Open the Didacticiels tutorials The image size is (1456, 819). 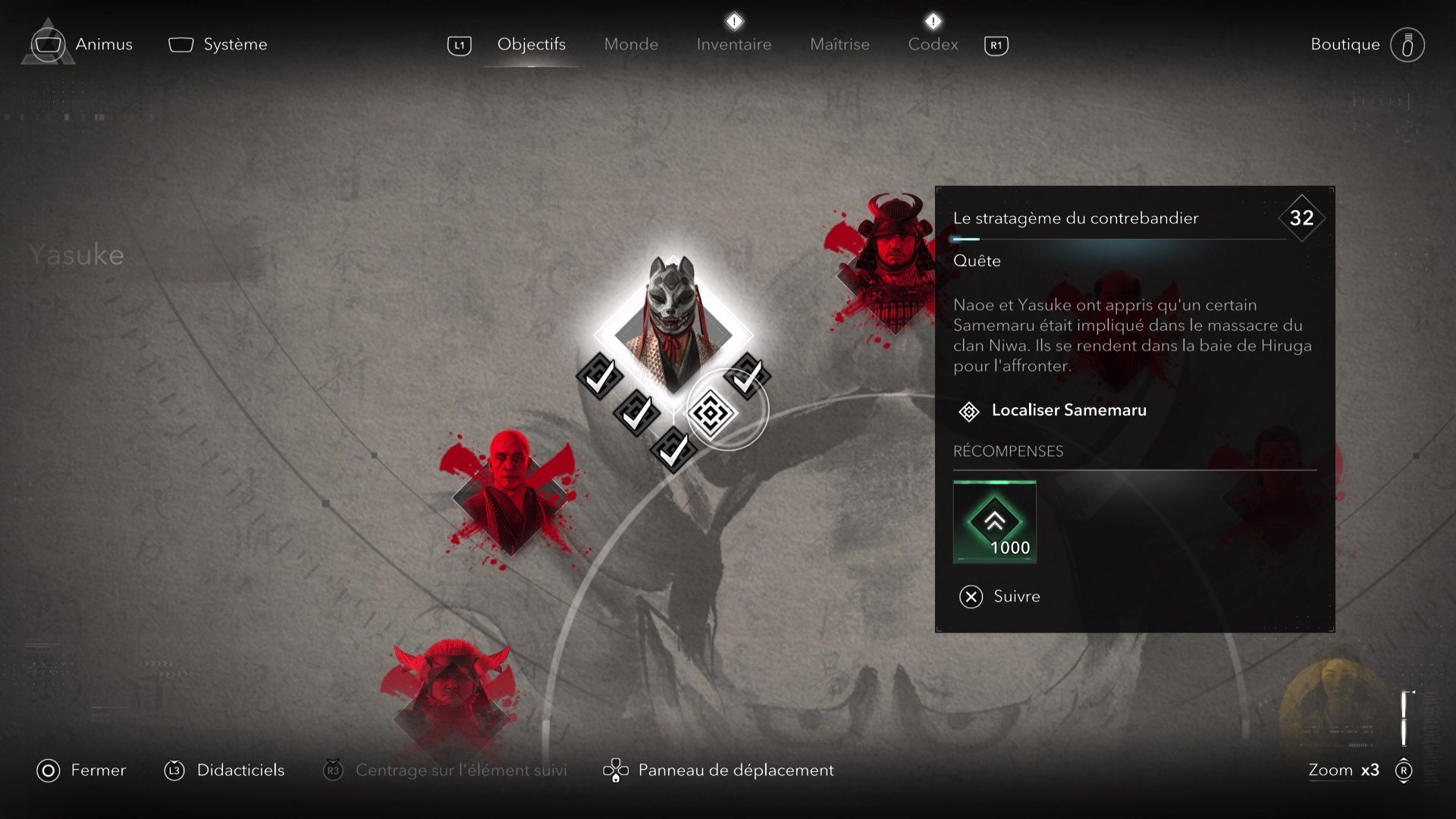tap(224, 770)
